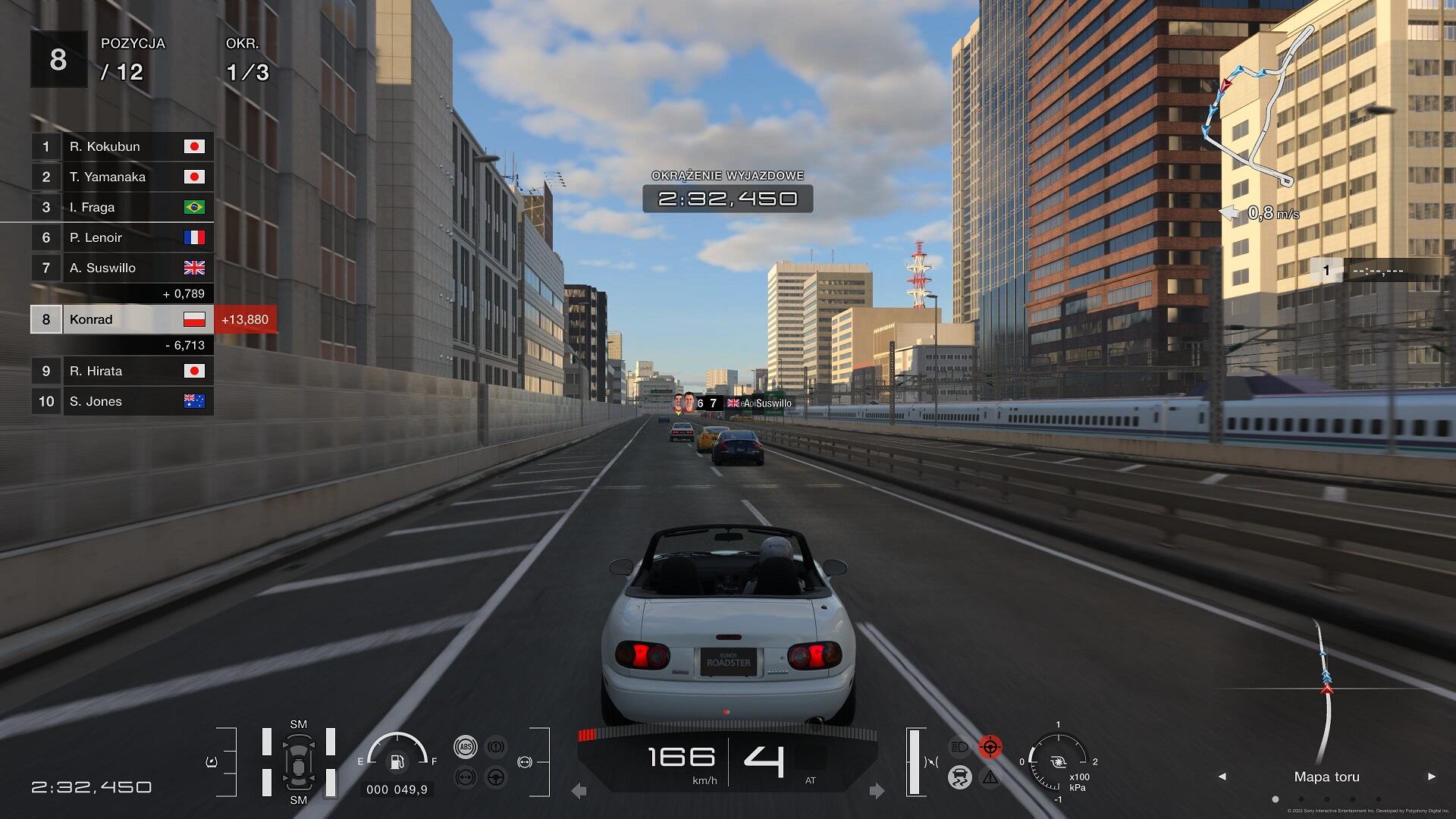Switch to the next multi-function display page
The height and width of the screenshot is (819, 1456).
click(1432, 777)
